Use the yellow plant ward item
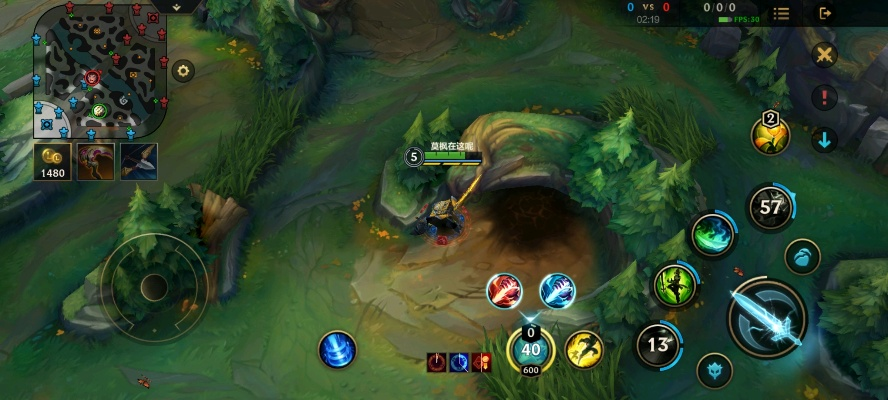888x400 pixels. (x=771, y=136)
